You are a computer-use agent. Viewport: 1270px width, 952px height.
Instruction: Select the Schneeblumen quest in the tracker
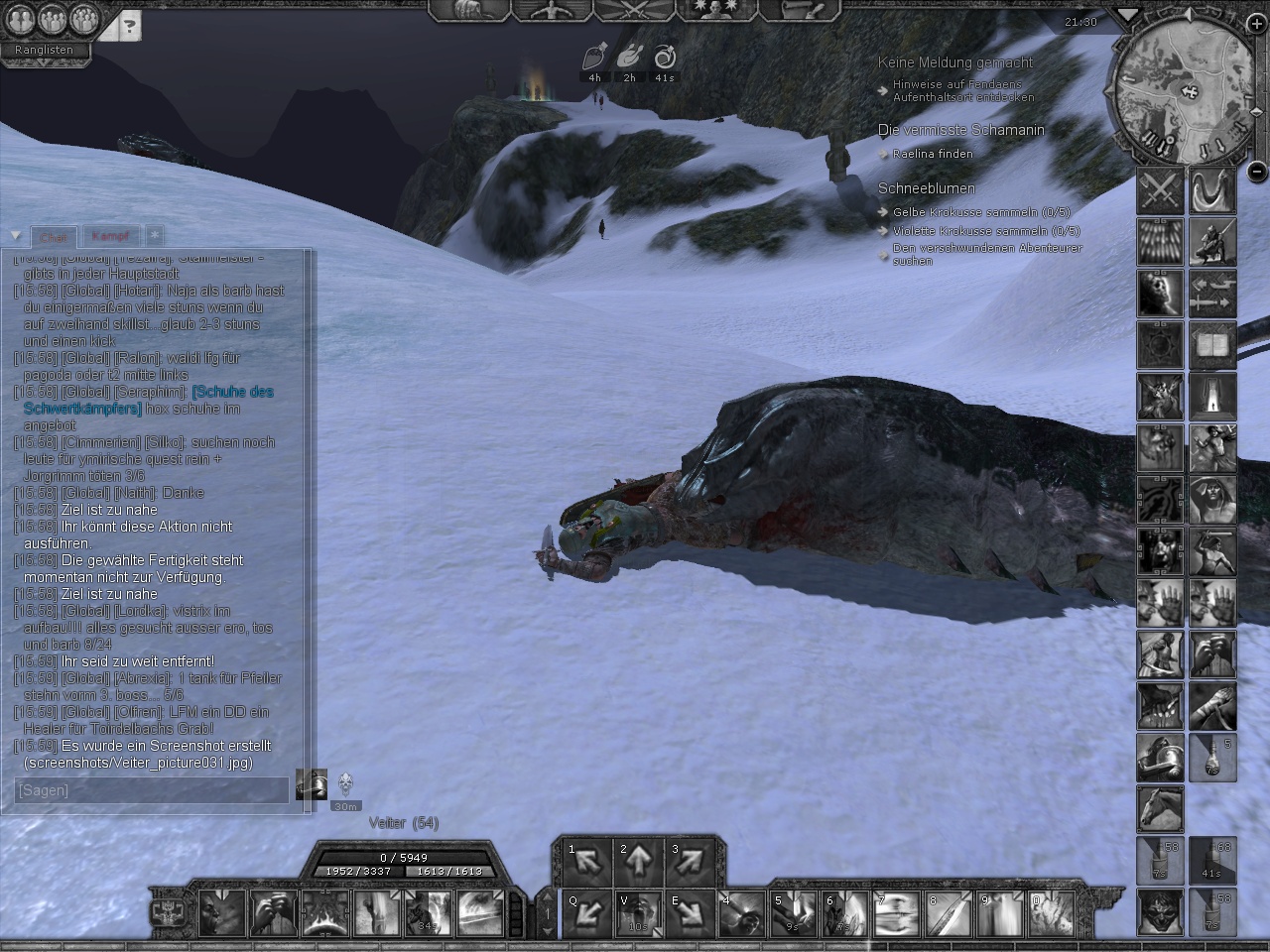click(x=926, y=188)
